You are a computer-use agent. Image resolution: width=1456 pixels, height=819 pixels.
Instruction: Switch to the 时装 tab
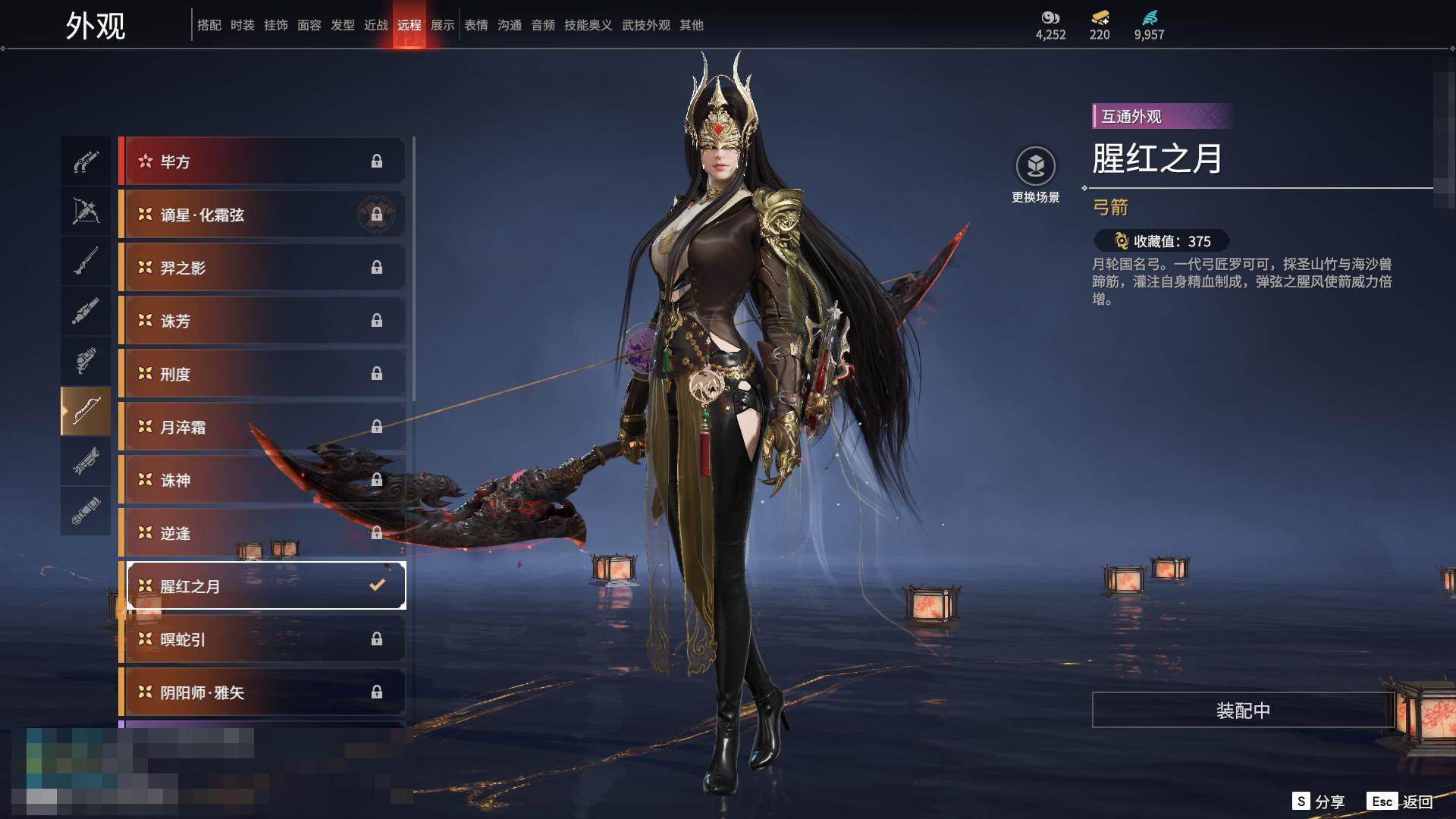pyautogui.click(x=243, y=25)
